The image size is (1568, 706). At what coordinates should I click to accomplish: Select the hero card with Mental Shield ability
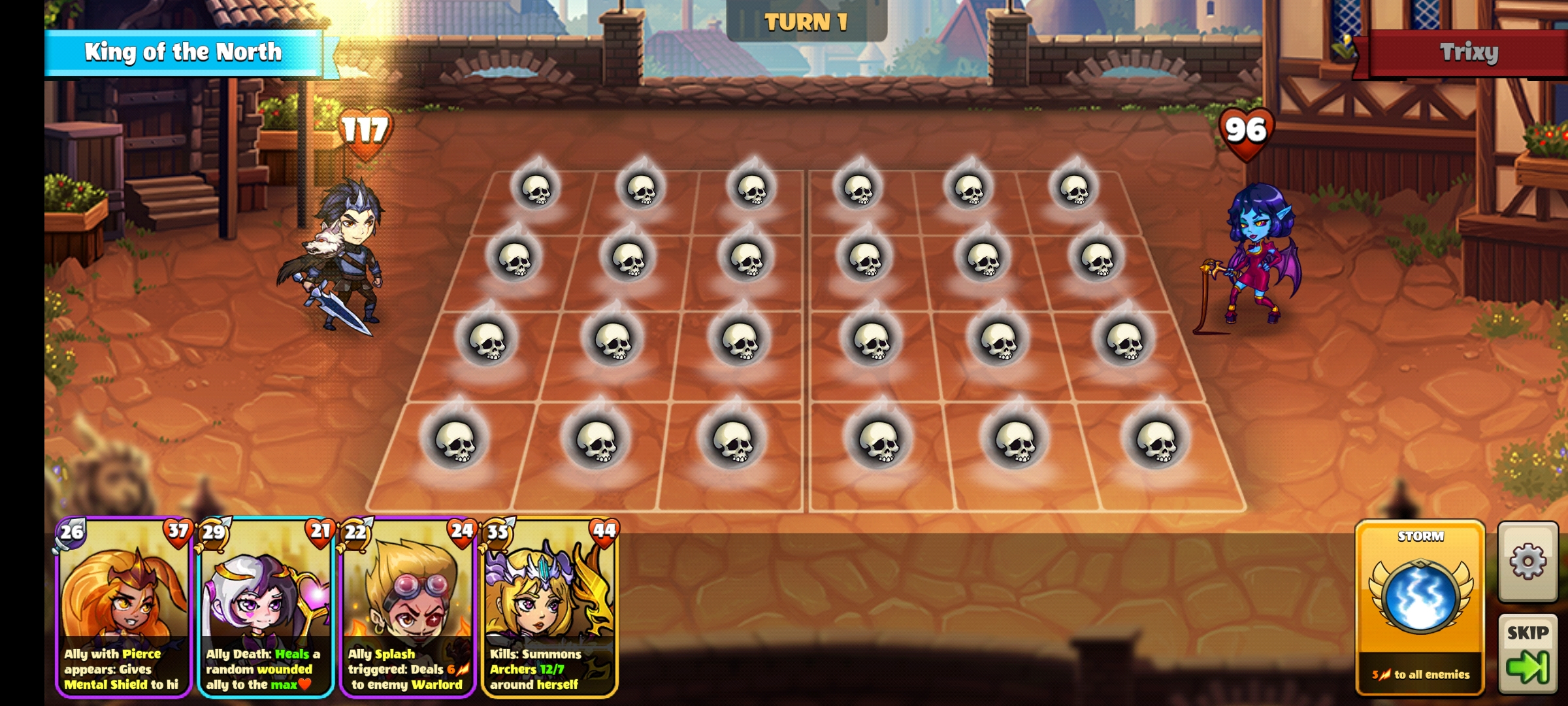point(124,608)
